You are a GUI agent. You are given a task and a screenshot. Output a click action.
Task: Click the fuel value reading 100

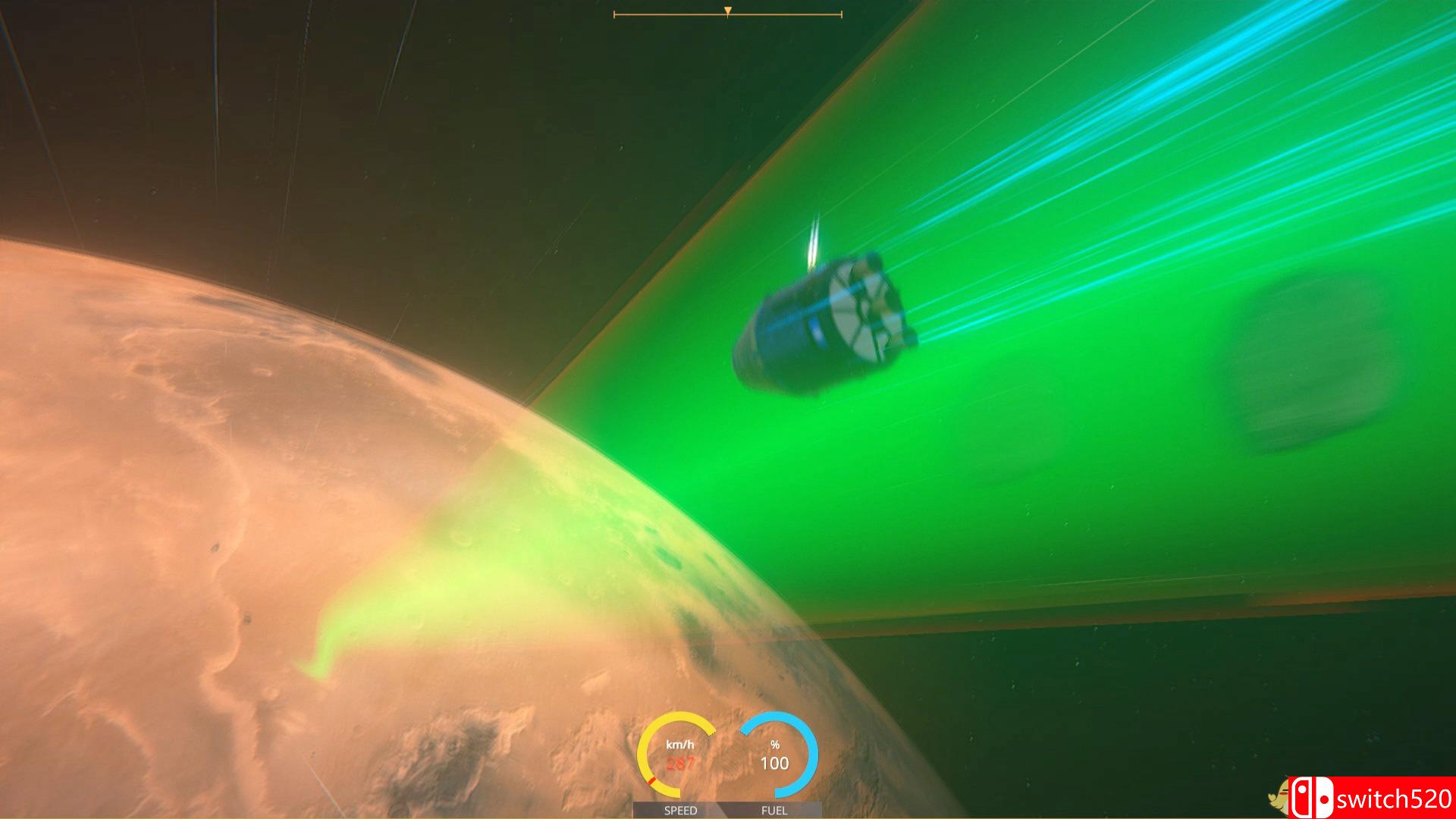(x=775, y=762)
